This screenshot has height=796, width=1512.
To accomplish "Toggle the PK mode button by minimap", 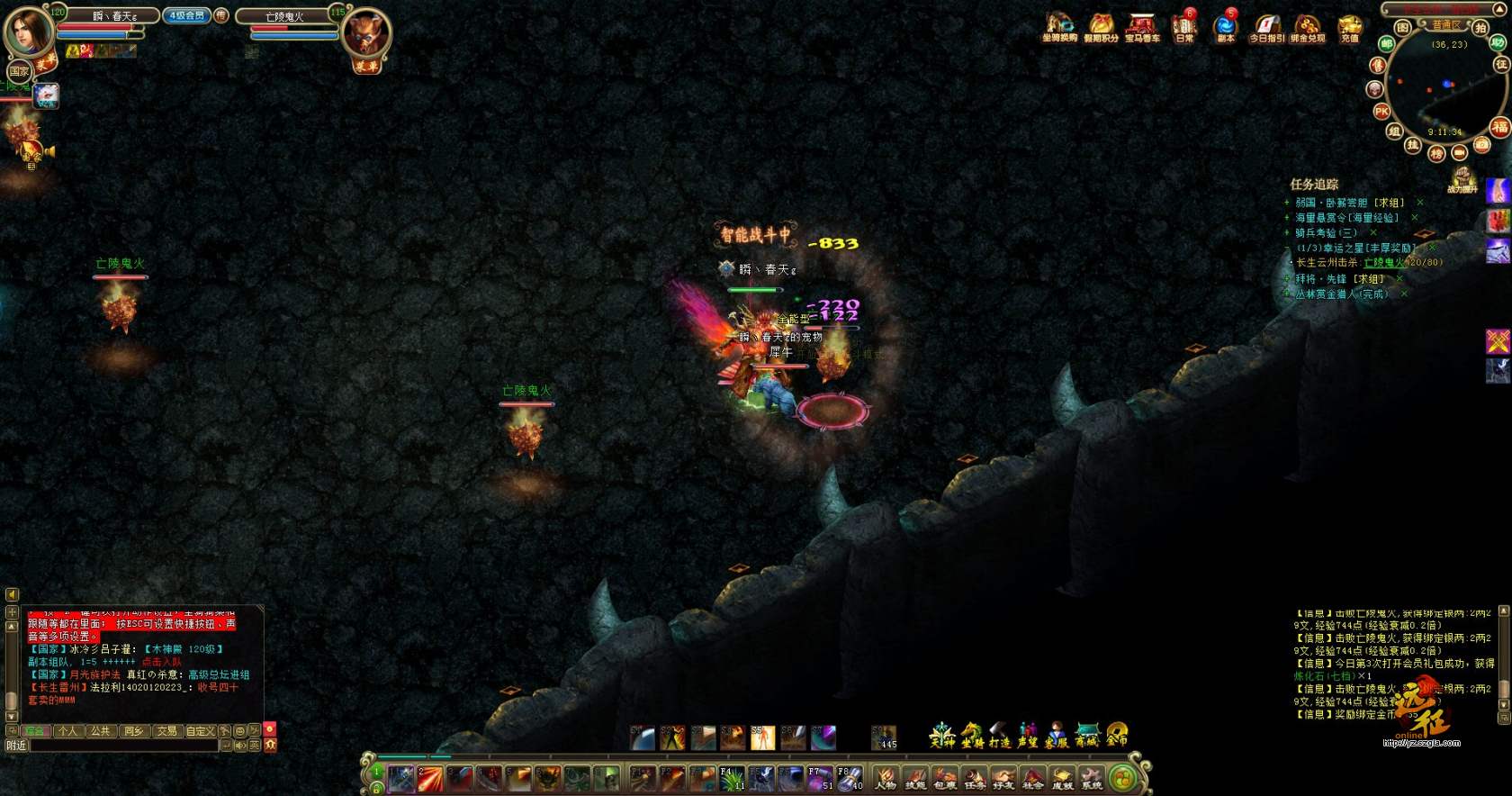I will (x=1381, y=112).
